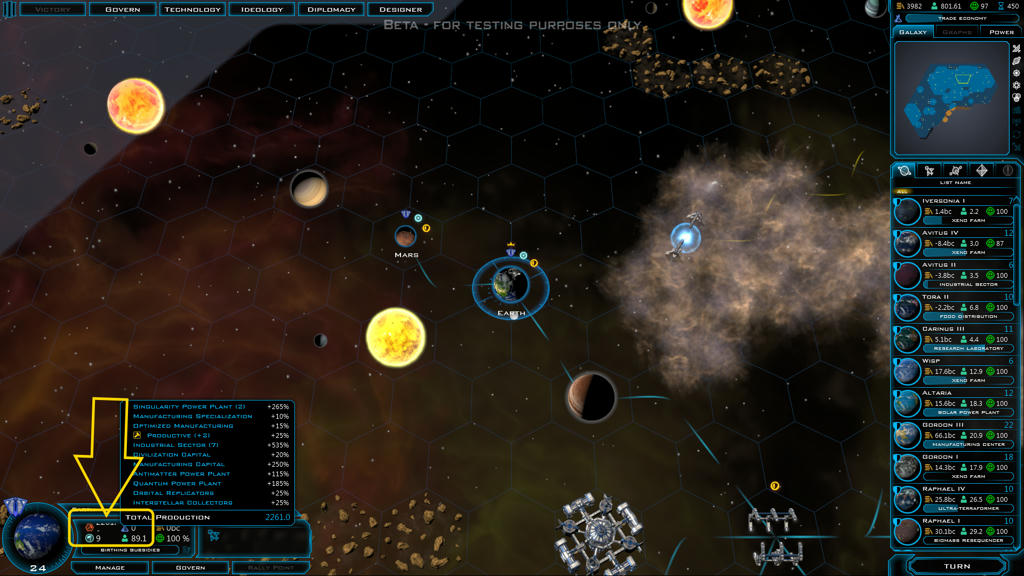Select the Galaxy minimap tab
This screenshot has height=576, width=1024.
pyautogui.click(x=913, y=32)
